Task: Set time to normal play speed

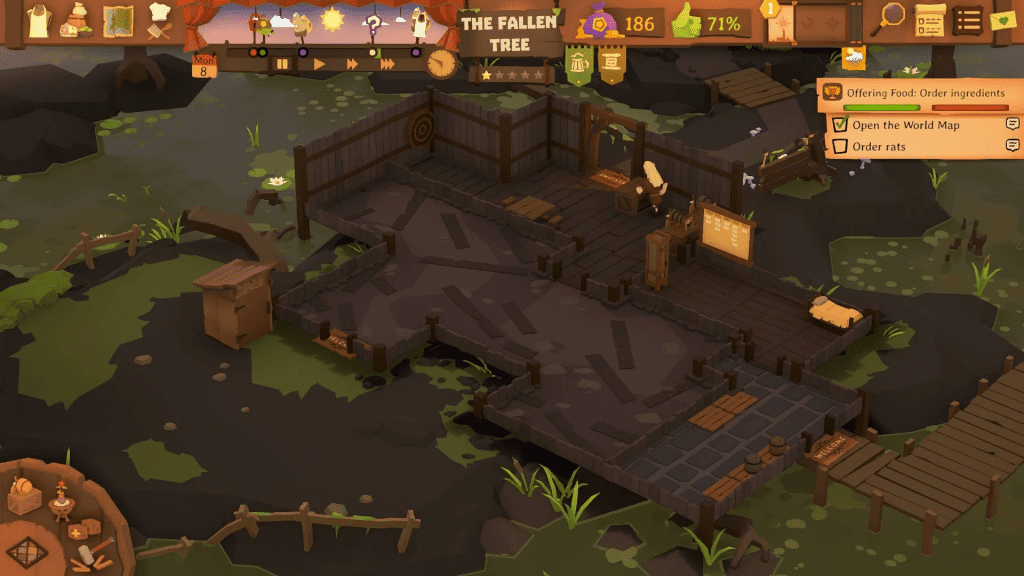Action: point(319,64)
